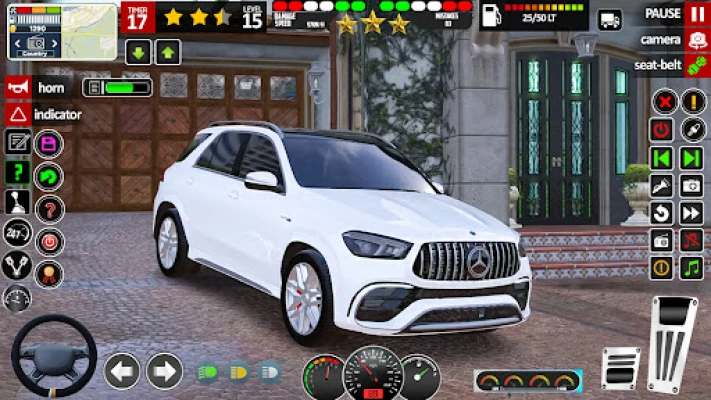The height and width of the screenshot is (400, 711).
Task: Toggle the green headlight icon
Action: tap(208, 372)
